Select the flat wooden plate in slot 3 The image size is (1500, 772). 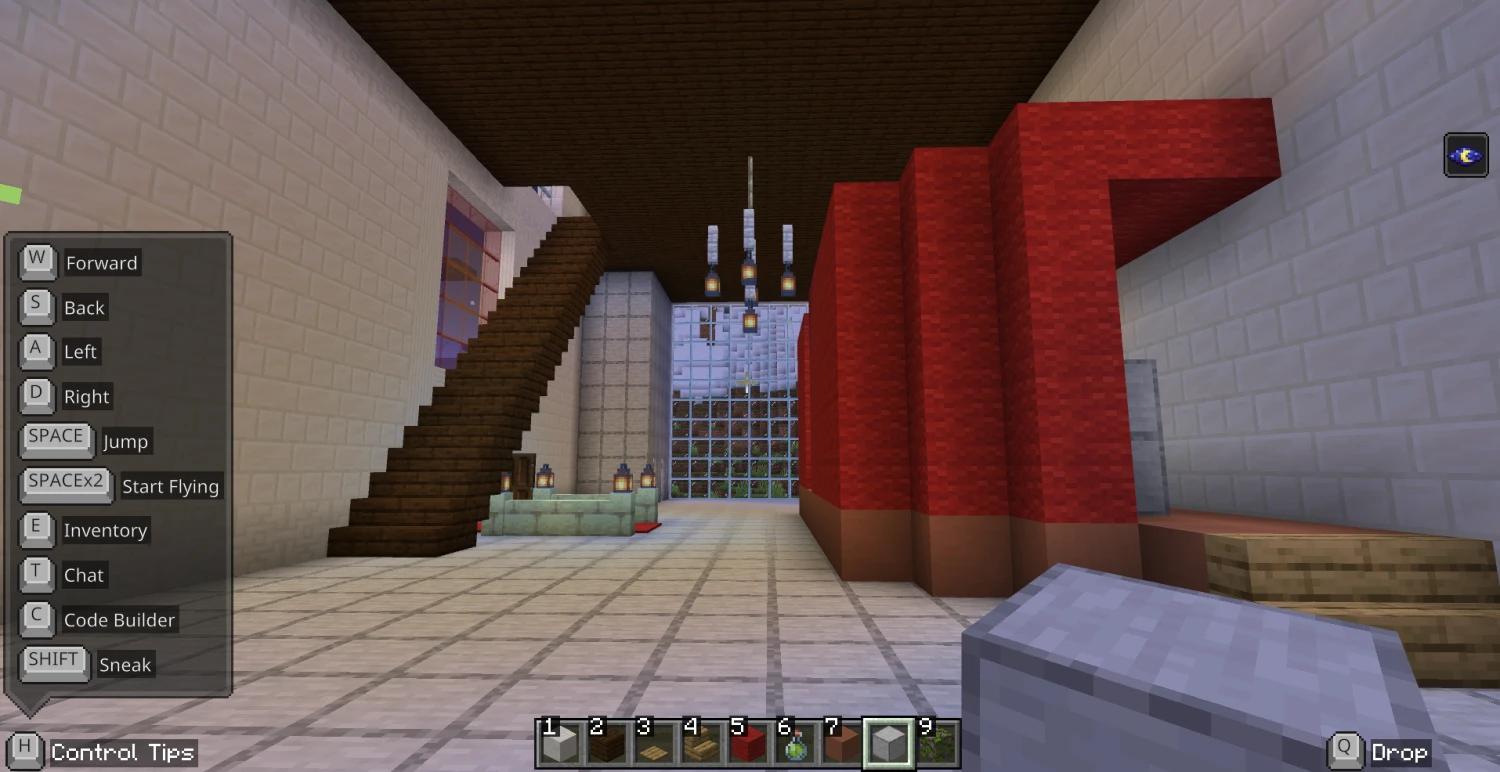(654, 744)
